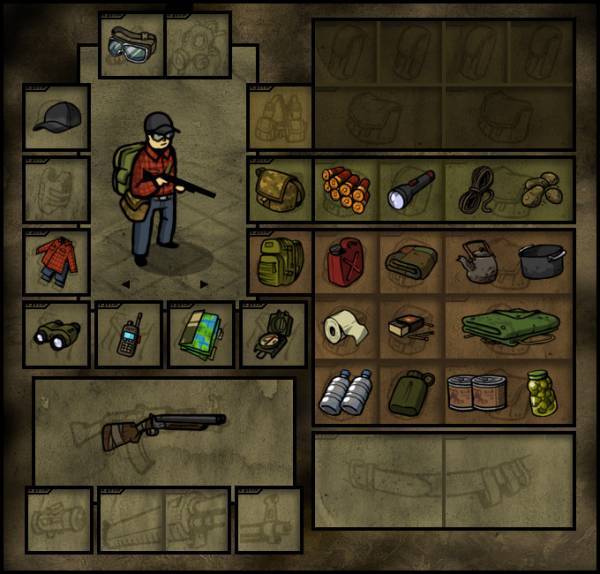Select the cooking pot item
Viewport: 600px width, 574px height.
[541, 262]
